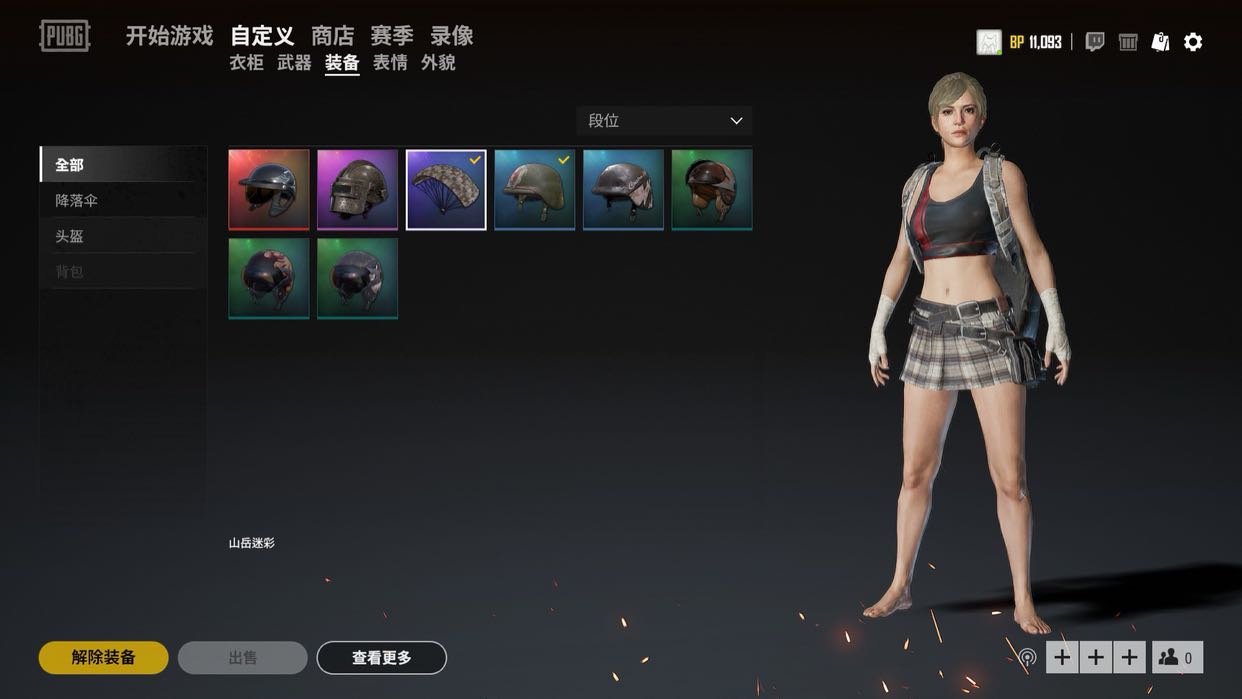1242x699 pixels.
Task: Open the 赛季 season menu
Action: click(392, 36)
